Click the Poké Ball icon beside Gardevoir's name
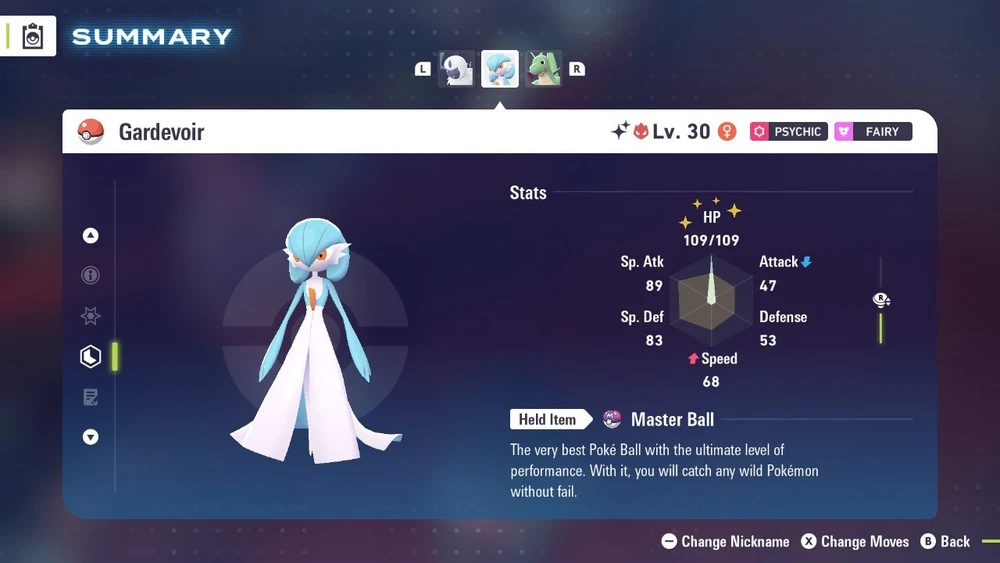Image resolution: width=1000 pixels, height=563 pixels. click(91, 131)
